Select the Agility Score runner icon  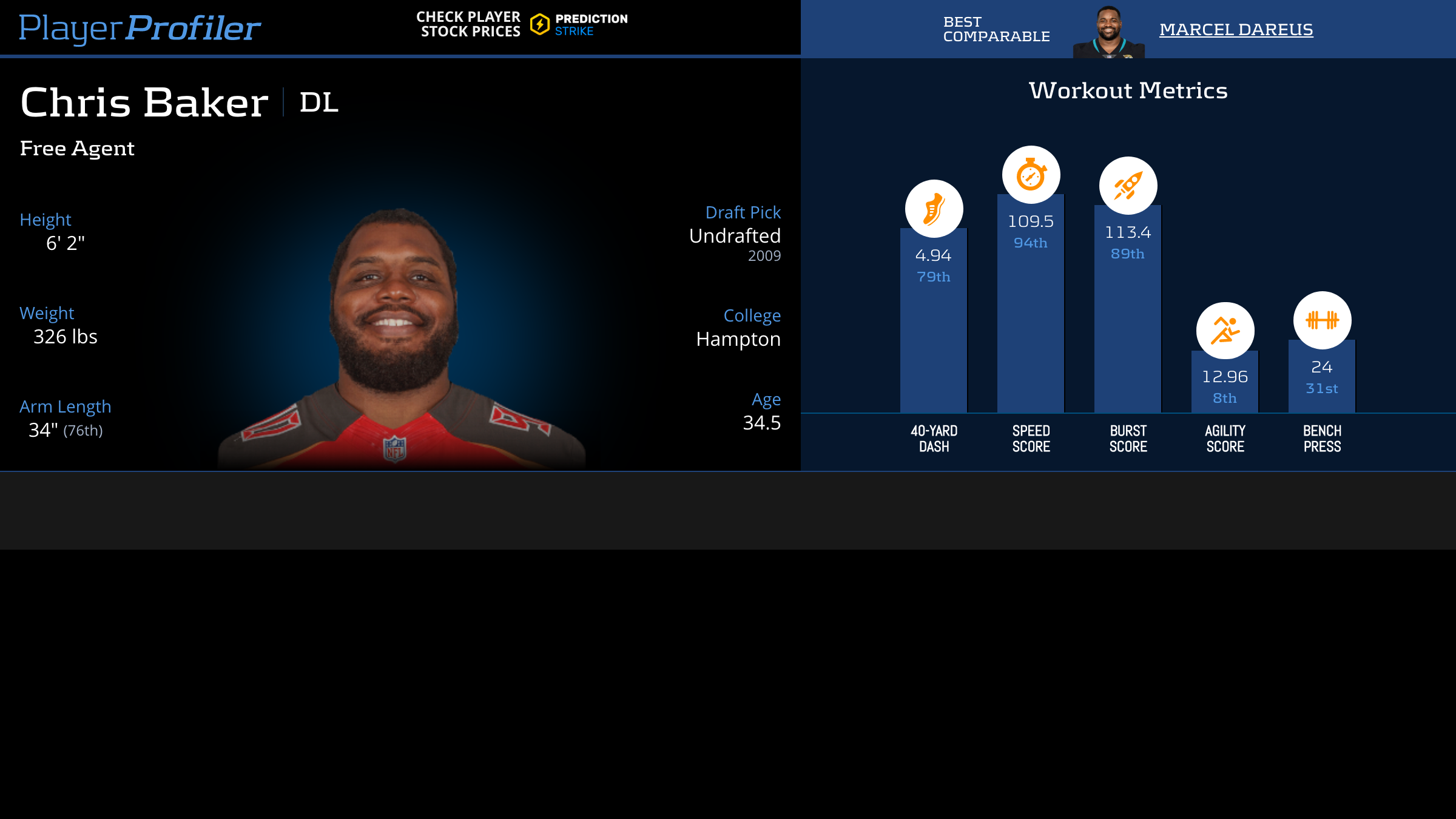(x=1225, y=331)
